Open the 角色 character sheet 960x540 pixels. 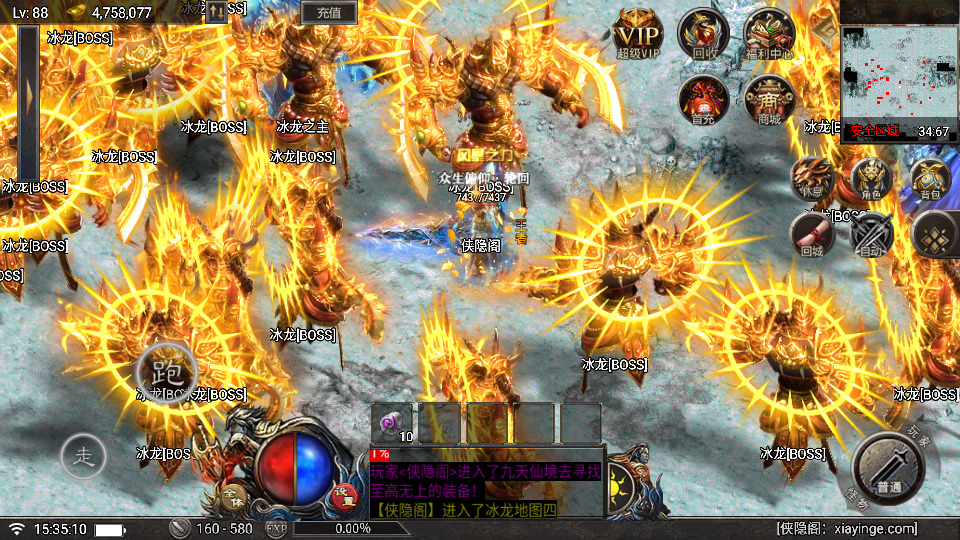pyautogui.click(x=870, y=179)
